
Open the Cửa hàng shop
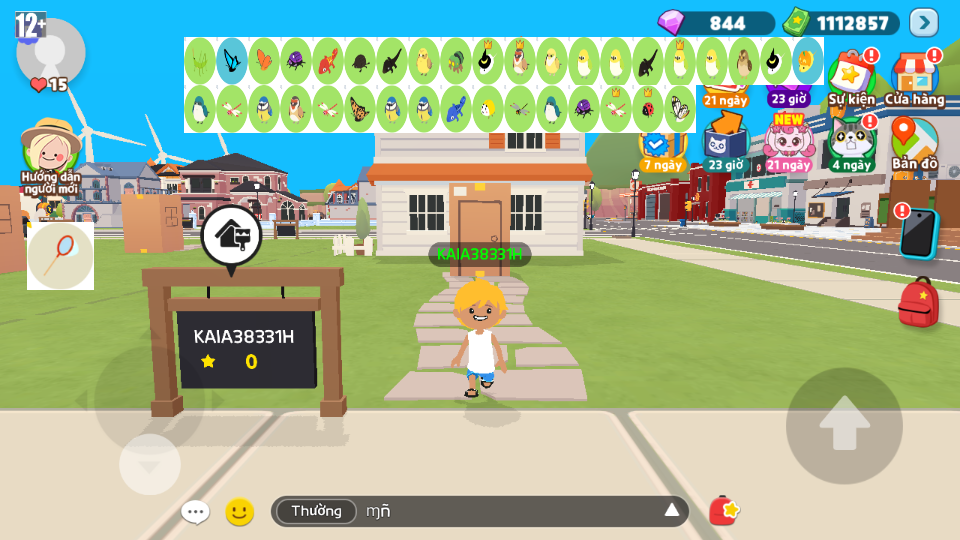pyautogui.click(x=914, y=76)
